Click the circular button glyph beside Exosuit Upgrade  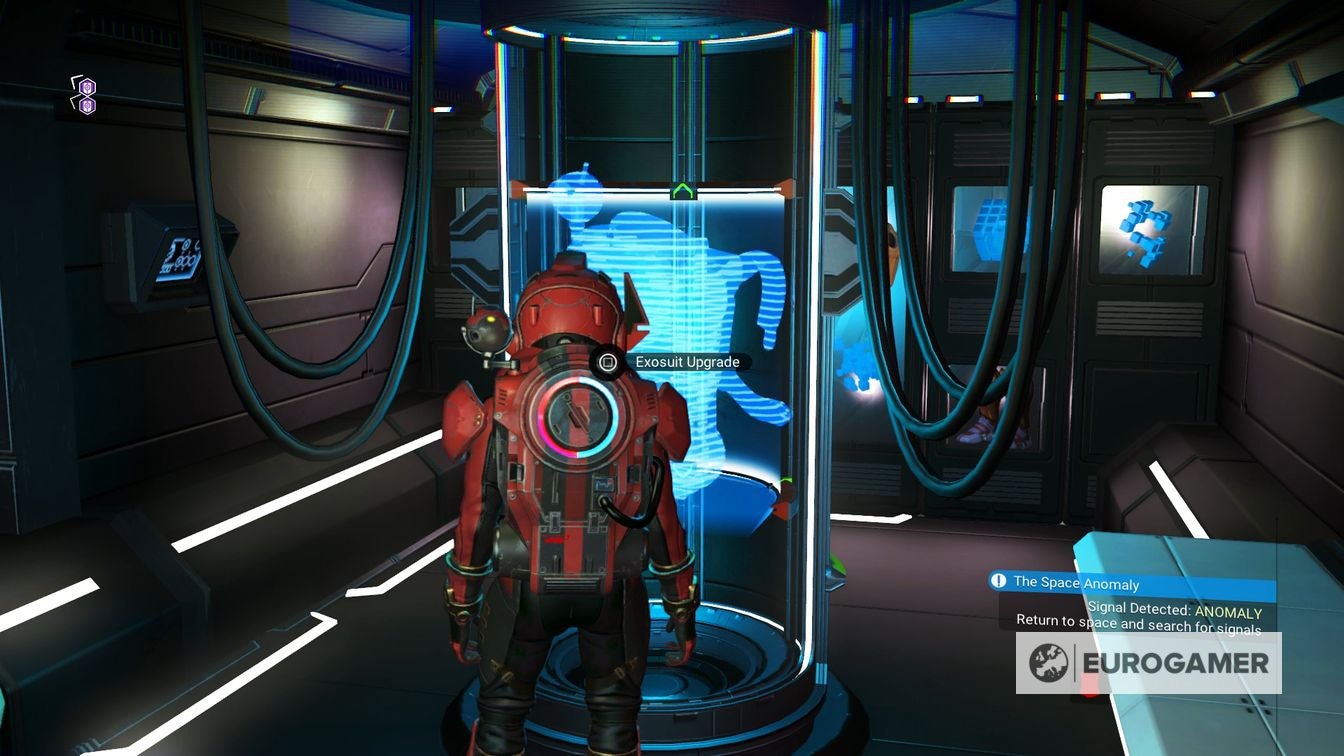pyautogui.click(x=606, y=362)
